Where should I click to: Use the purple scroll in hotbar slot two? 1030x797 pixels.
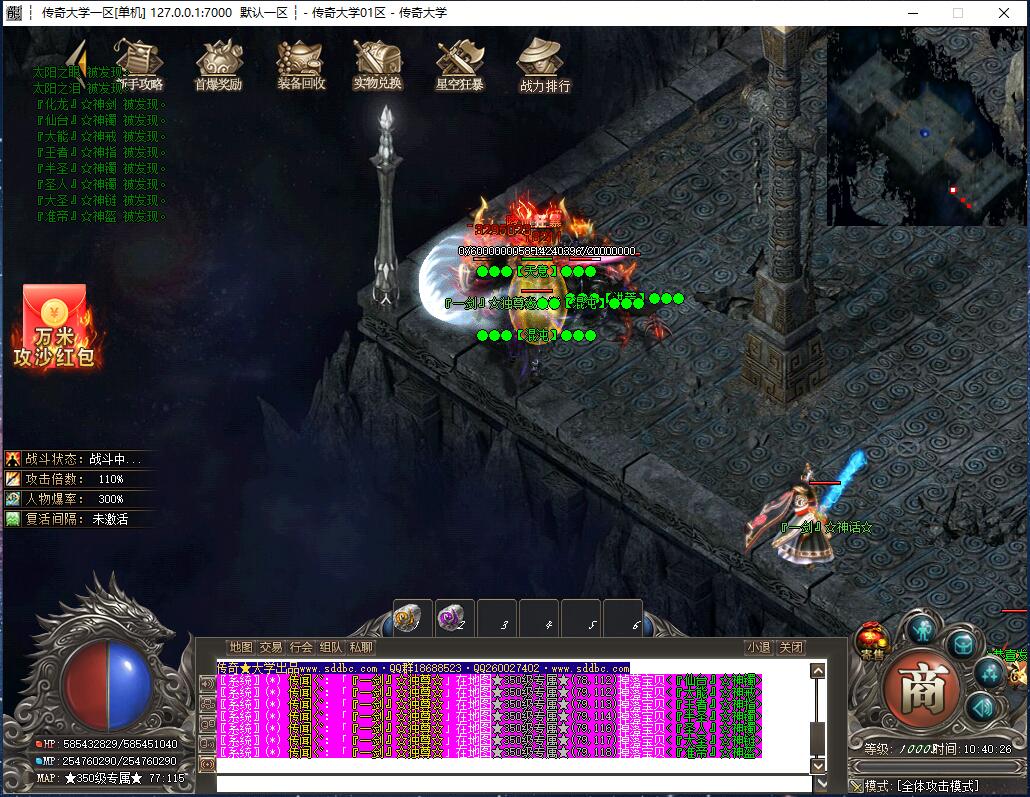coord(454,619)
